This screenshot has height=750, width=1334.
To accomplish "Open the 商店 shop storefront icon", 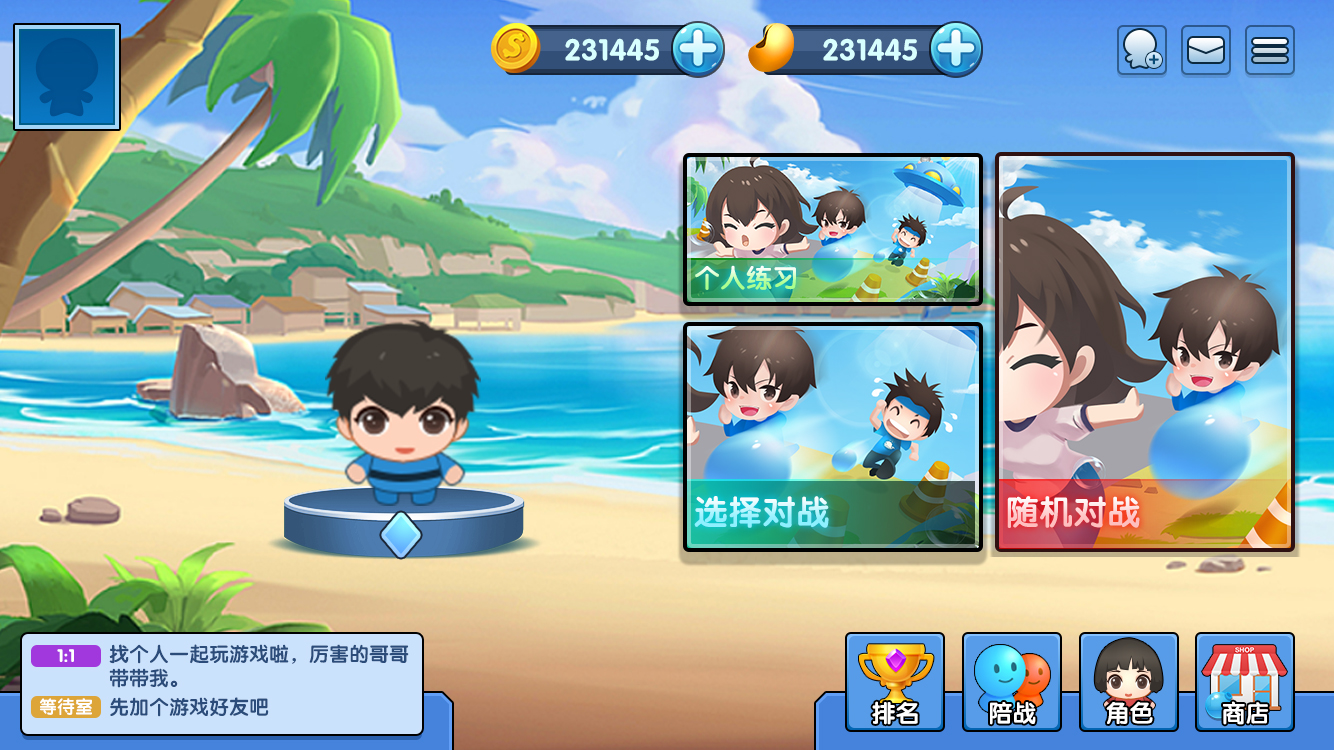I will point(1243,682).
